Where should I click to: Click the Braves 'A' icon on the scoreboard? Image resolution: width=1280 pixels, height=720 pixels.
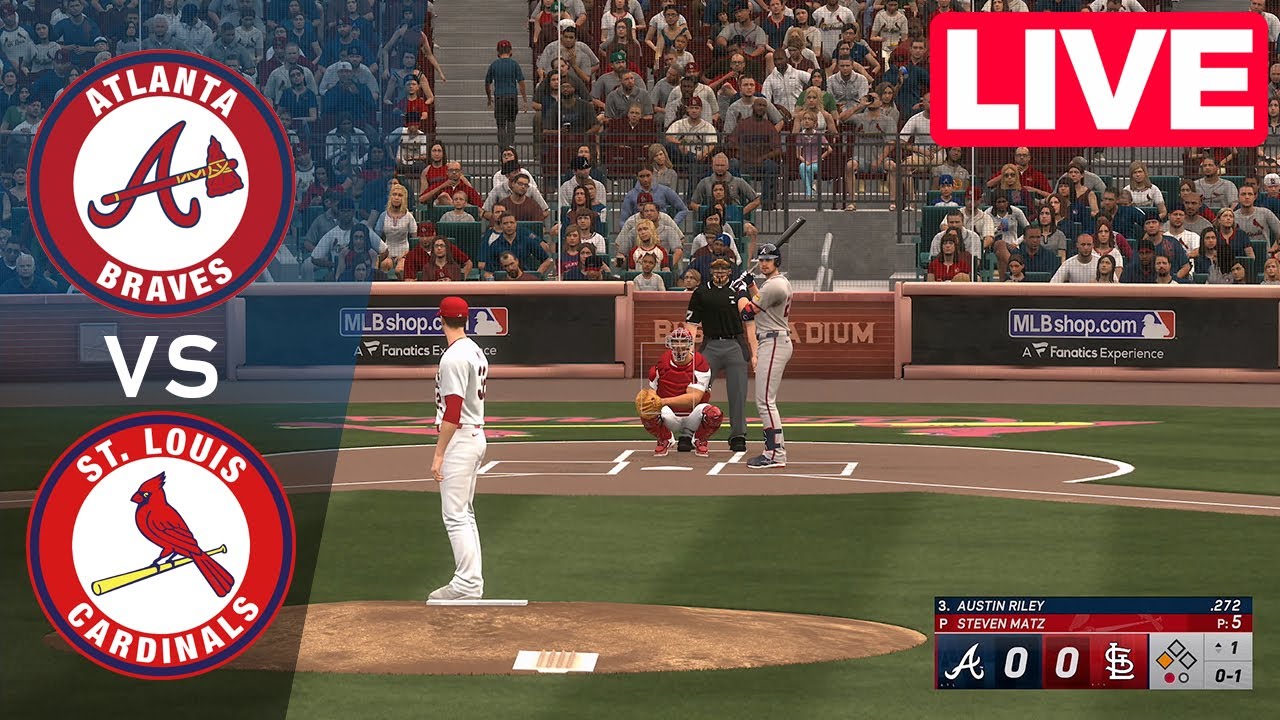click(x=965, y=660)
